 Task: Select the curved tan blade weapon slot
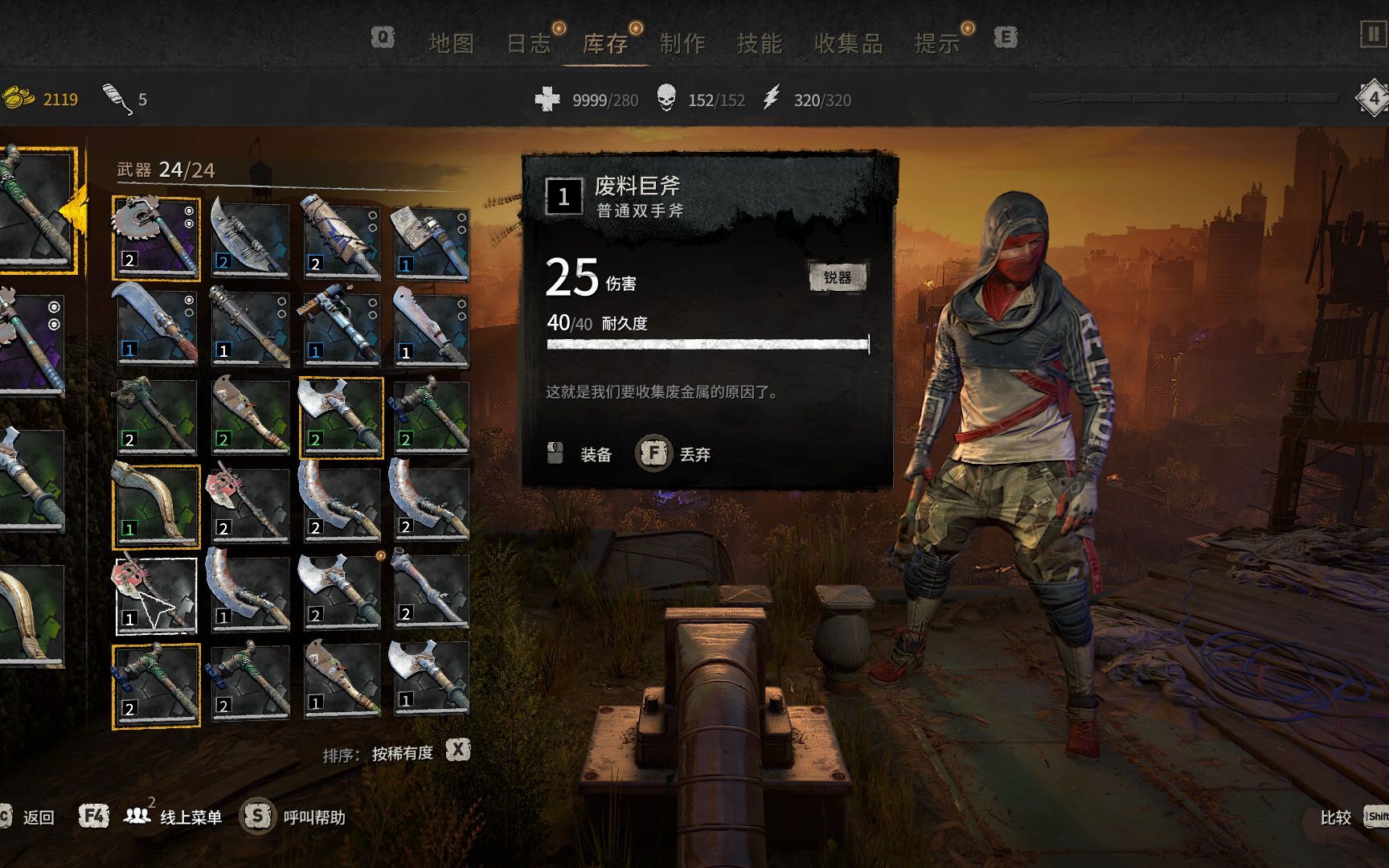click(156, 506)
